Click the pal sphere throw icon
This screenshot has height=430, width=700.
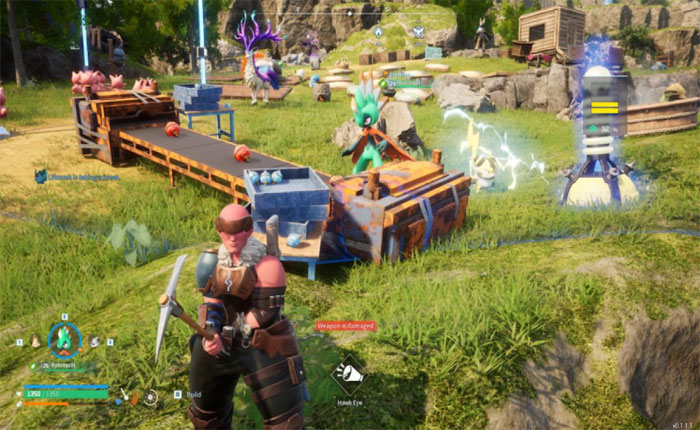tap(150, 396)
